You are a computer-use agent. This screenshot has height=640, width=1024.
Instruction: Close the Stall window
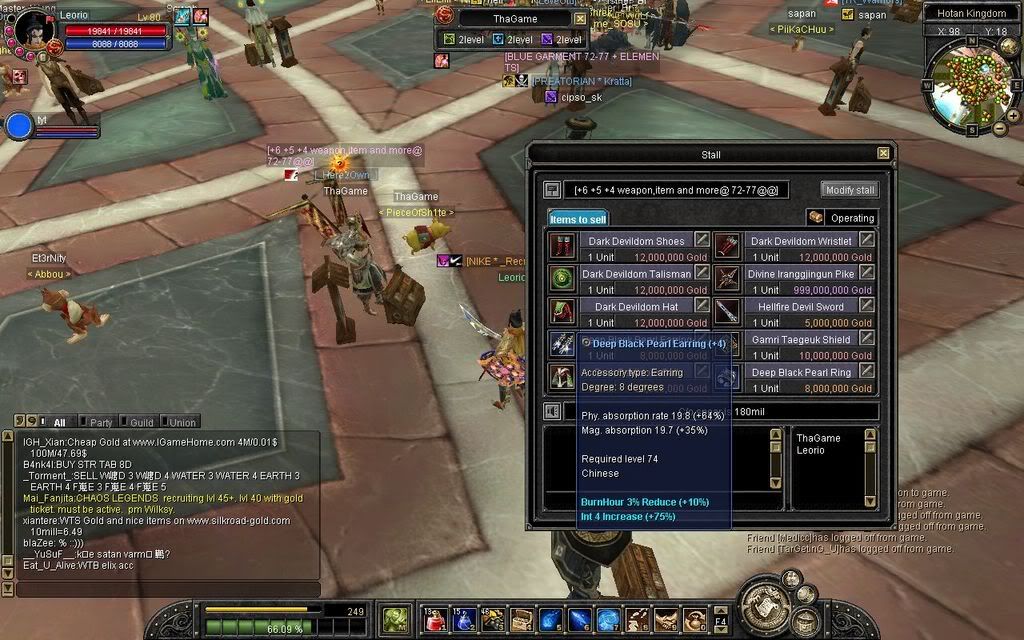(883, 153)
